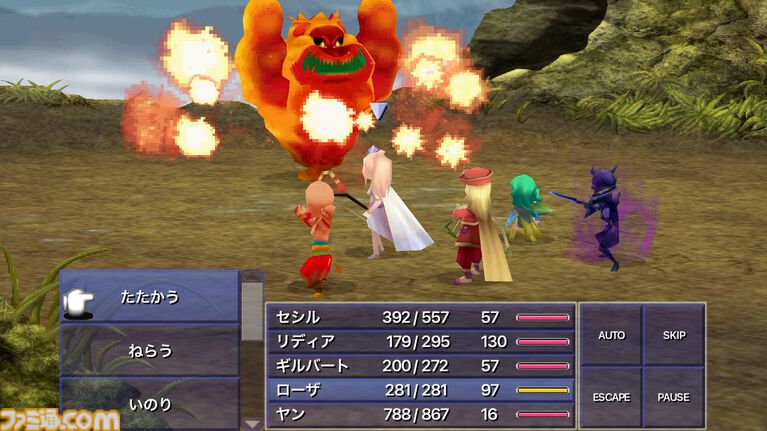Select リディア in the party list
This screenshot has width=767, height=431.
coord(420,341)
